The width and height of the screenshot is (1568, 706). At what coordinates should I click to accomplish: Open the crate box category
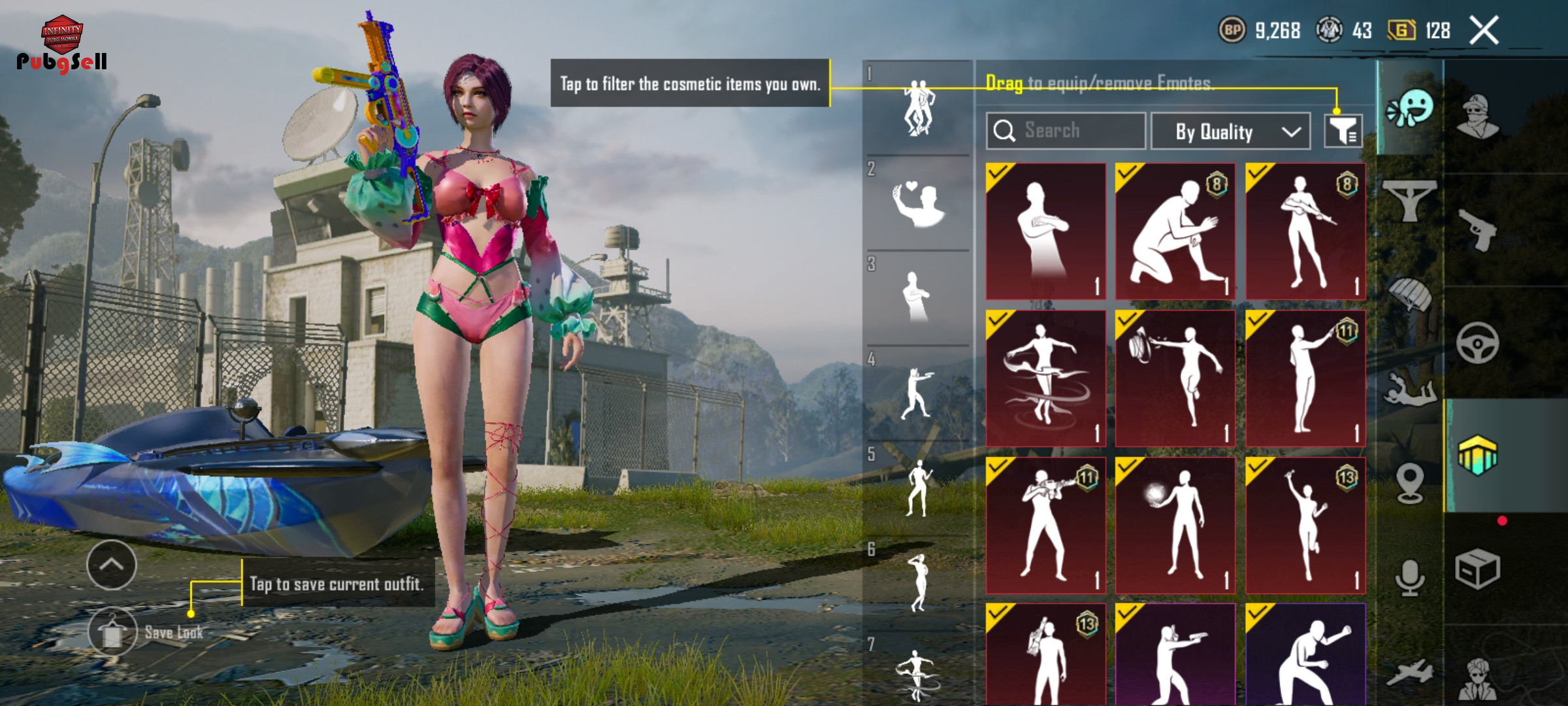[1477, 569]
